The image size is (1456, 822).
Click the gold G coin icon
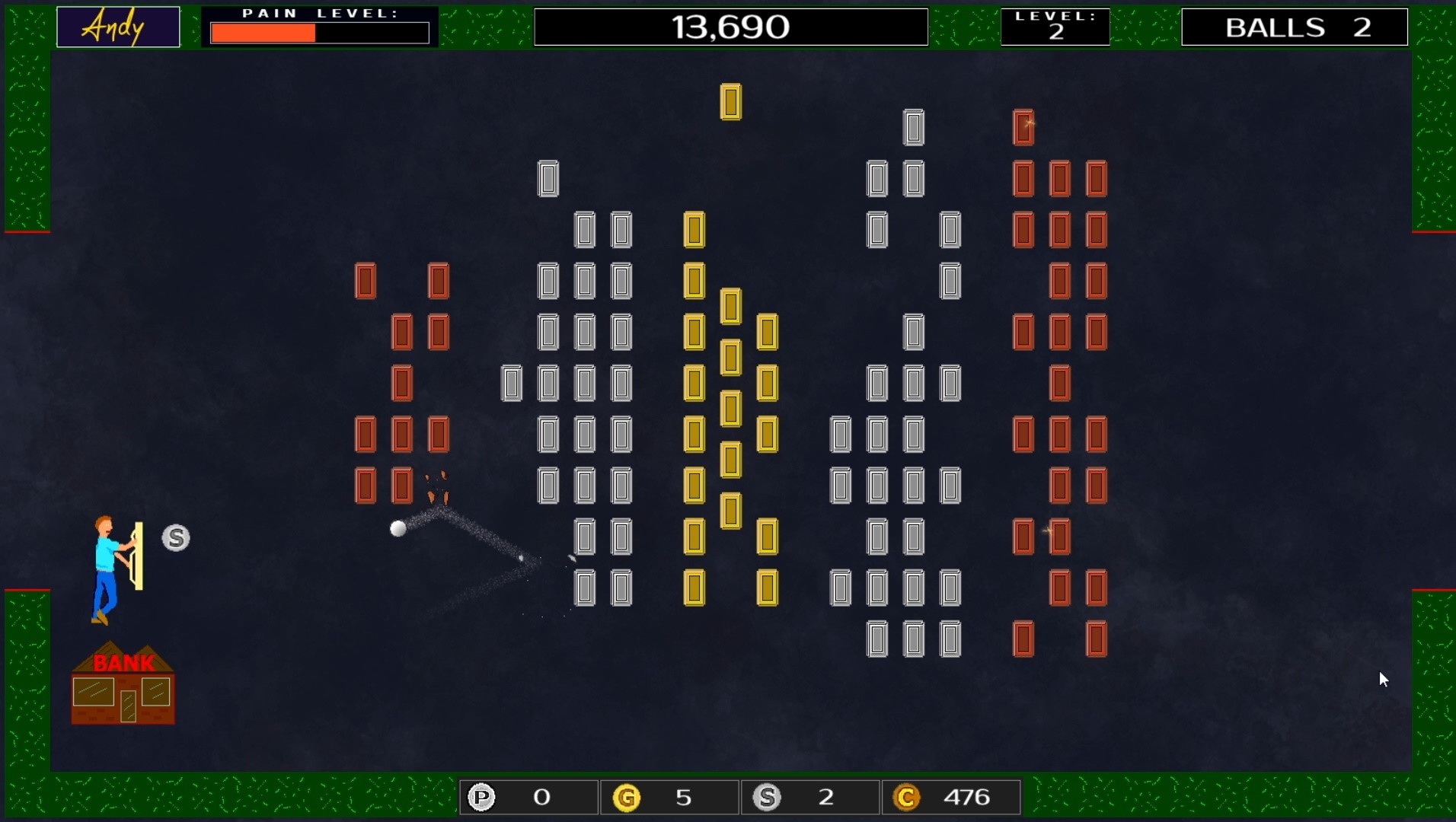pos(627,797)
